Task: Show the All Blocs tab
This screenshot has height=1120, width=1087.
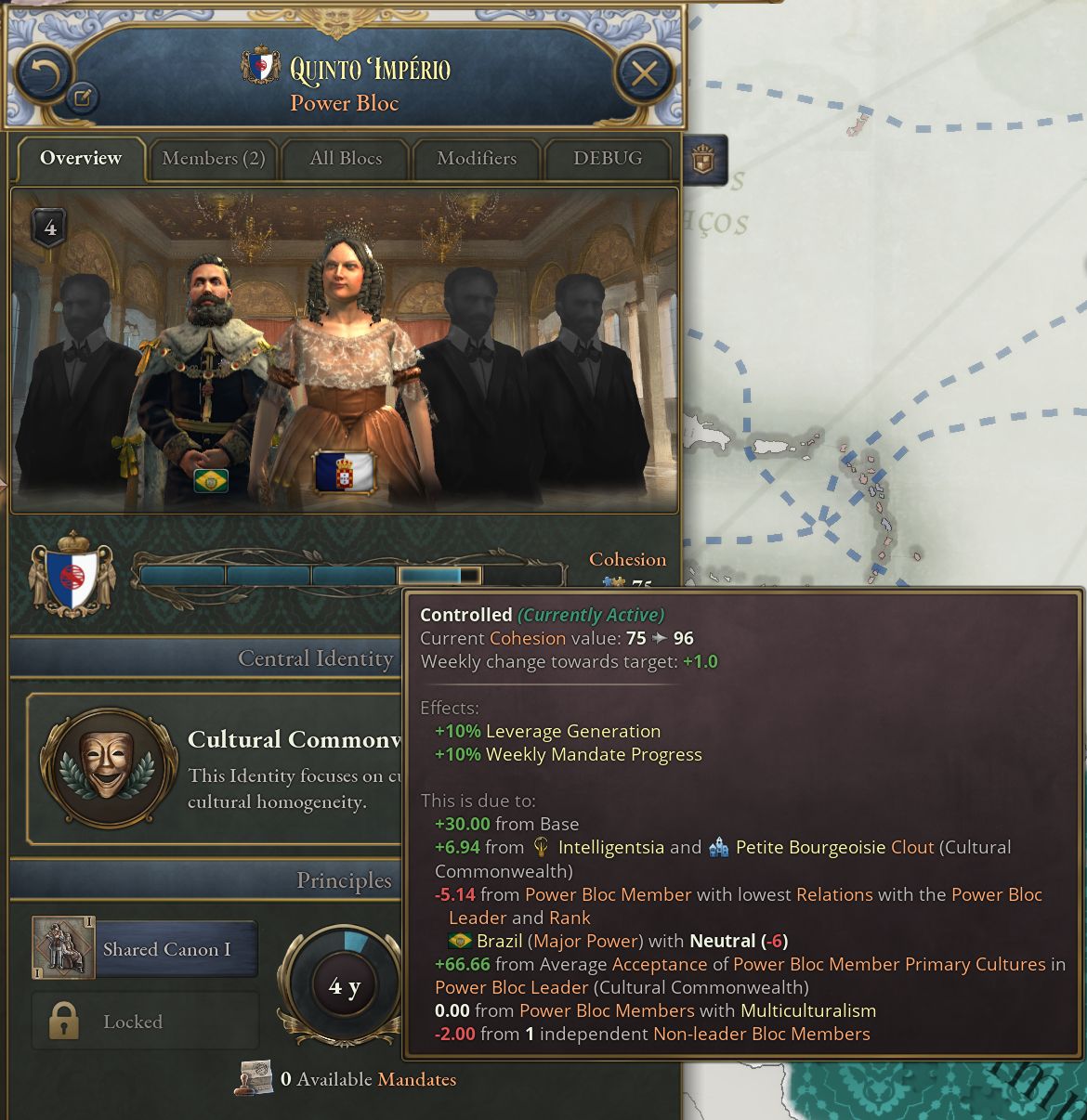Action: [x=346, y=159]
